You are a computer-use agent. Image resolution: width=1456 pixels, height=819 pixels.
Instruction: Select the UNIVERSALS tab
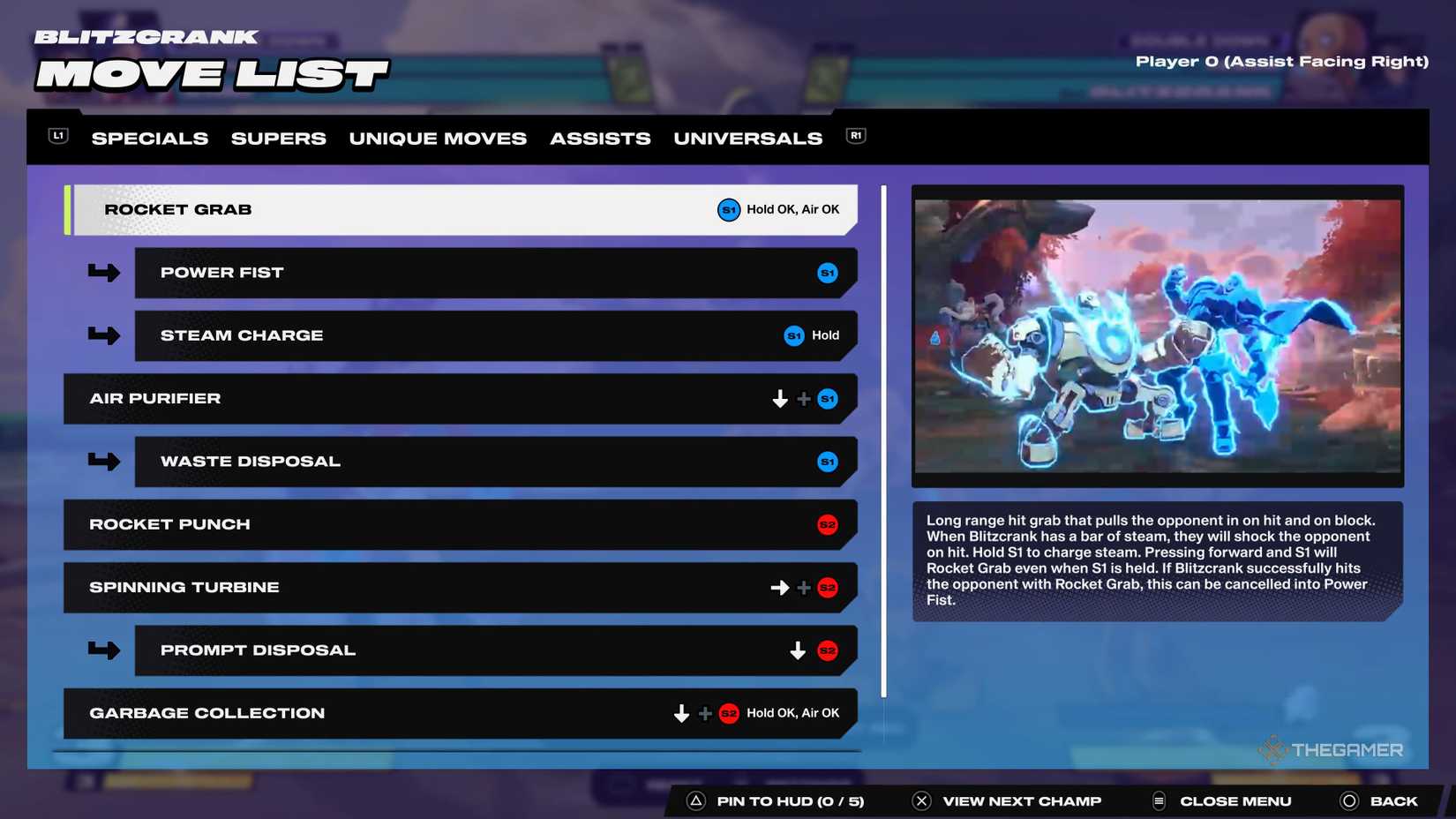pyautogui.click(x=747, y=138)
